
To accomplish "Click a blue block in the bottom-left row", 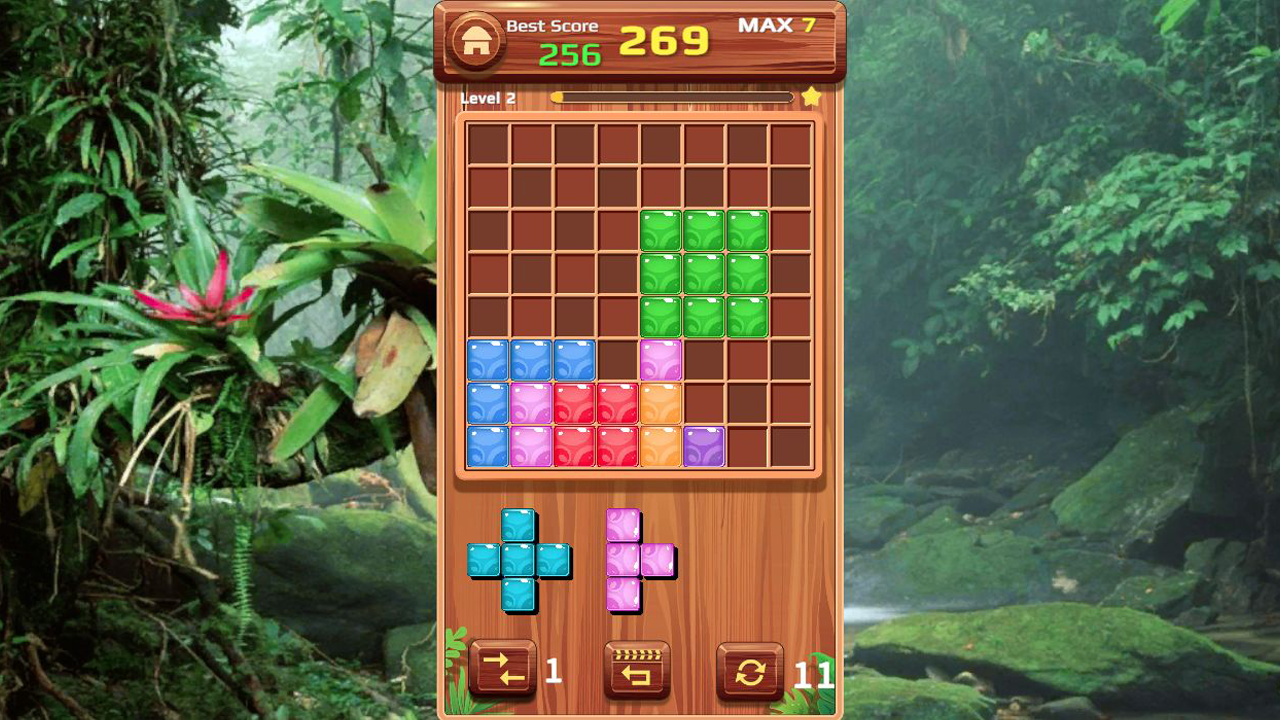I will pos(487,361).
